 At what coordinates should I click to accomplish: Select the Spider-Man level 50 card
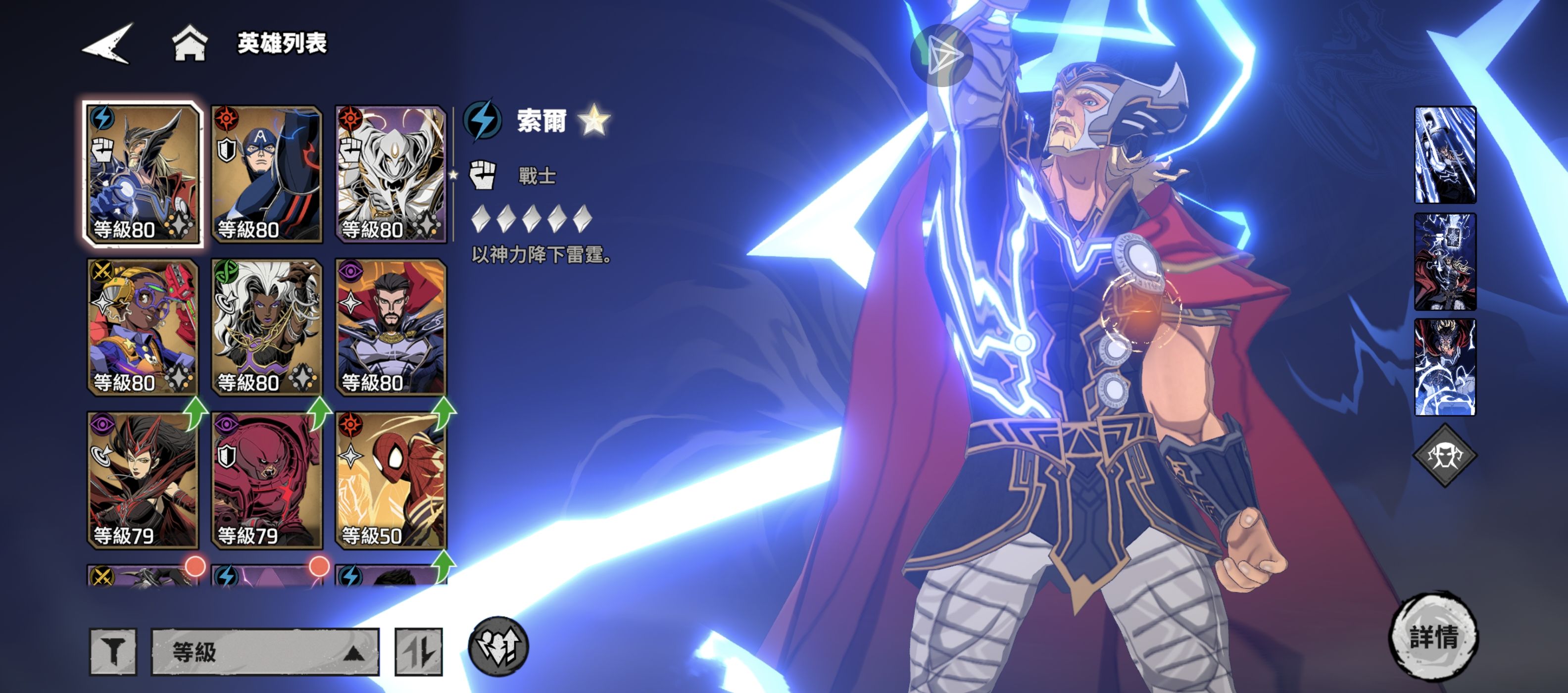[x=391, y=480]
